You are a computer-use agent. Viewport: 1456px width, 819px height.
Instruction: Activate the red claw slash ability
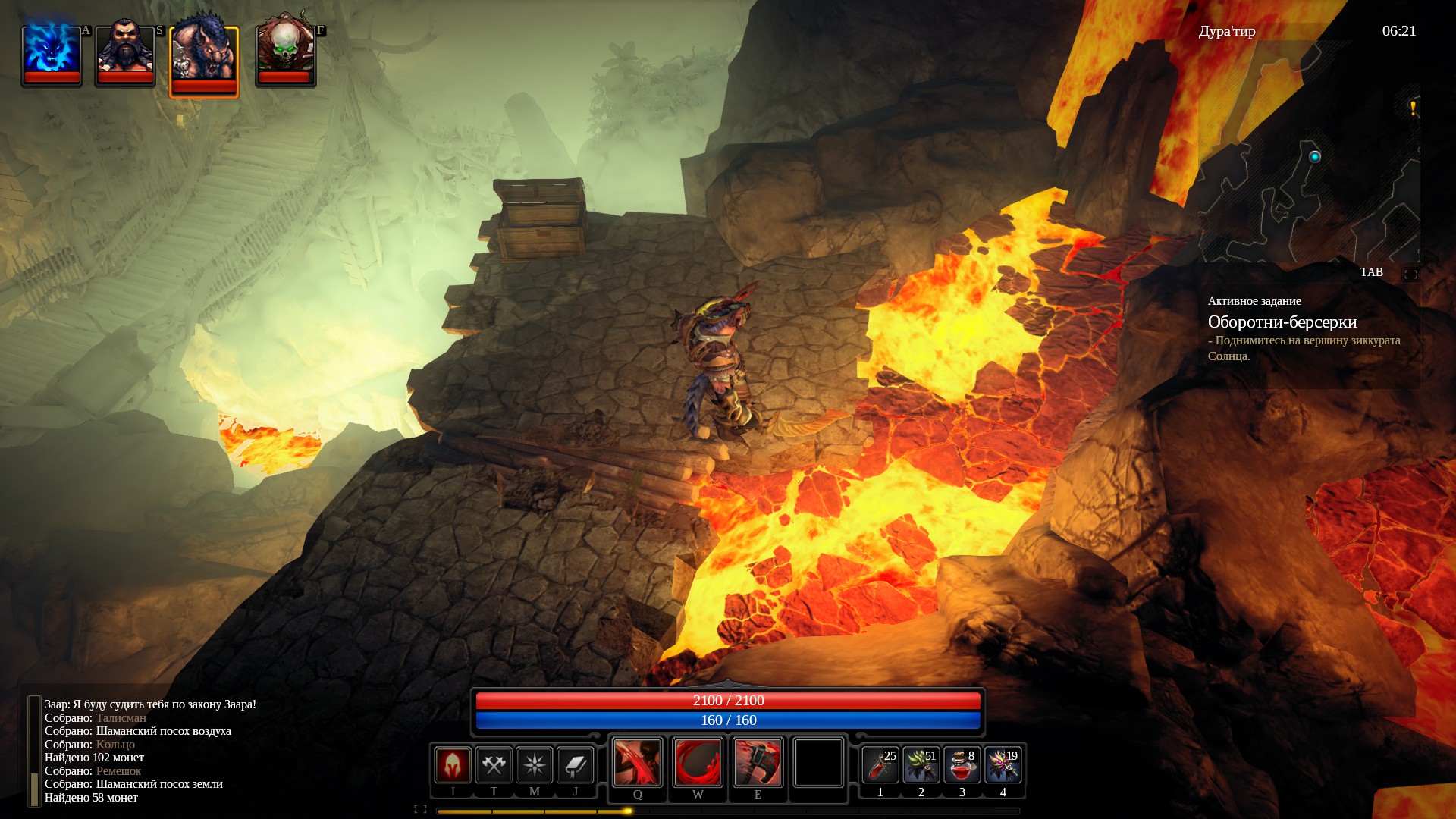click(637, 762)
